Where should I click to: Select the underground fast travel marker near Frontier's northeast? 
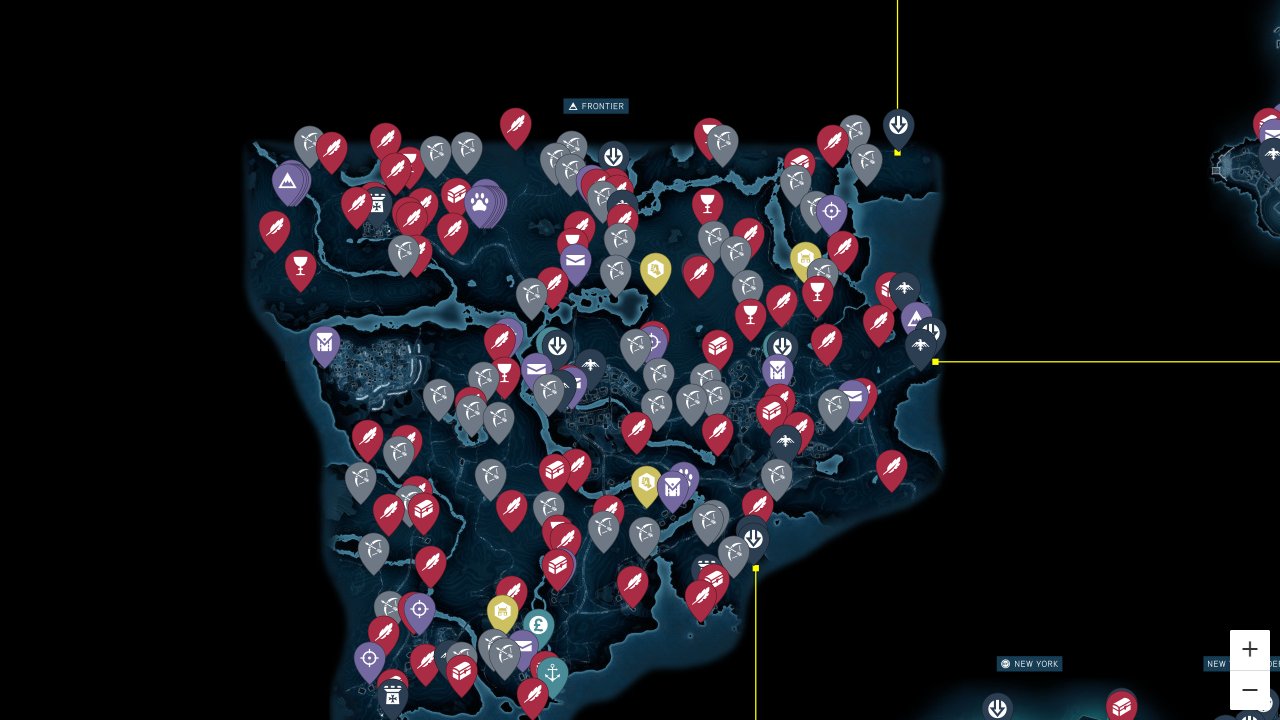click(x=898, y=126)
